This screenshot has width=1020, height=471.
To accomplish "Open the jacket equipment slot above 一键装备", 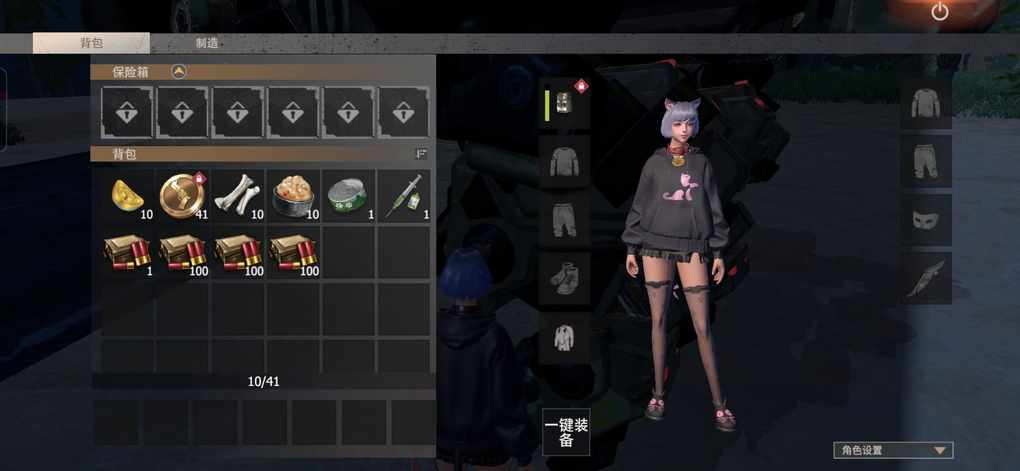I will point(565,338).
